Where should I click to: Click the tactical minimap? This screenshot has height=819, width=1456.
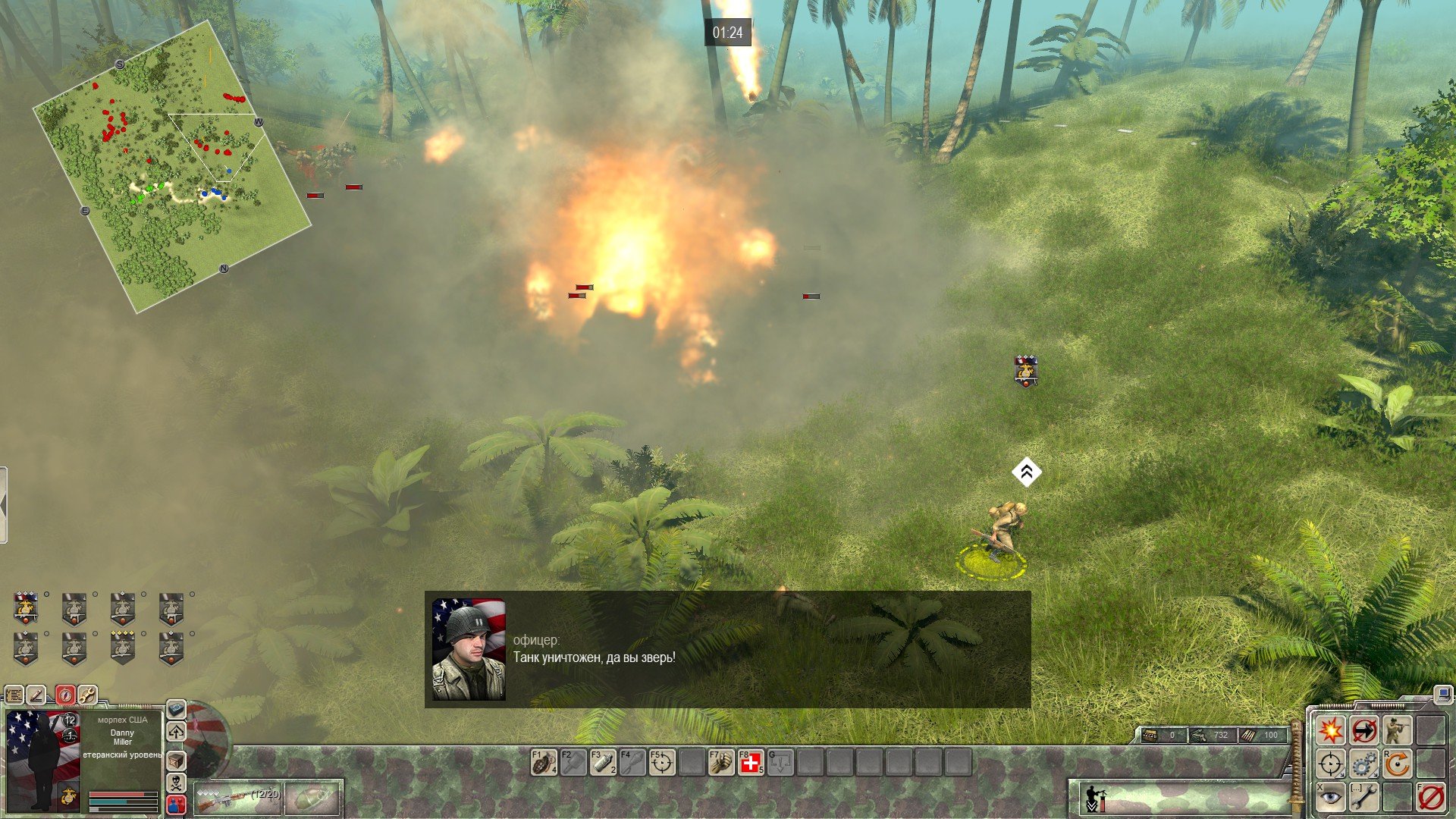click(171, 165)
